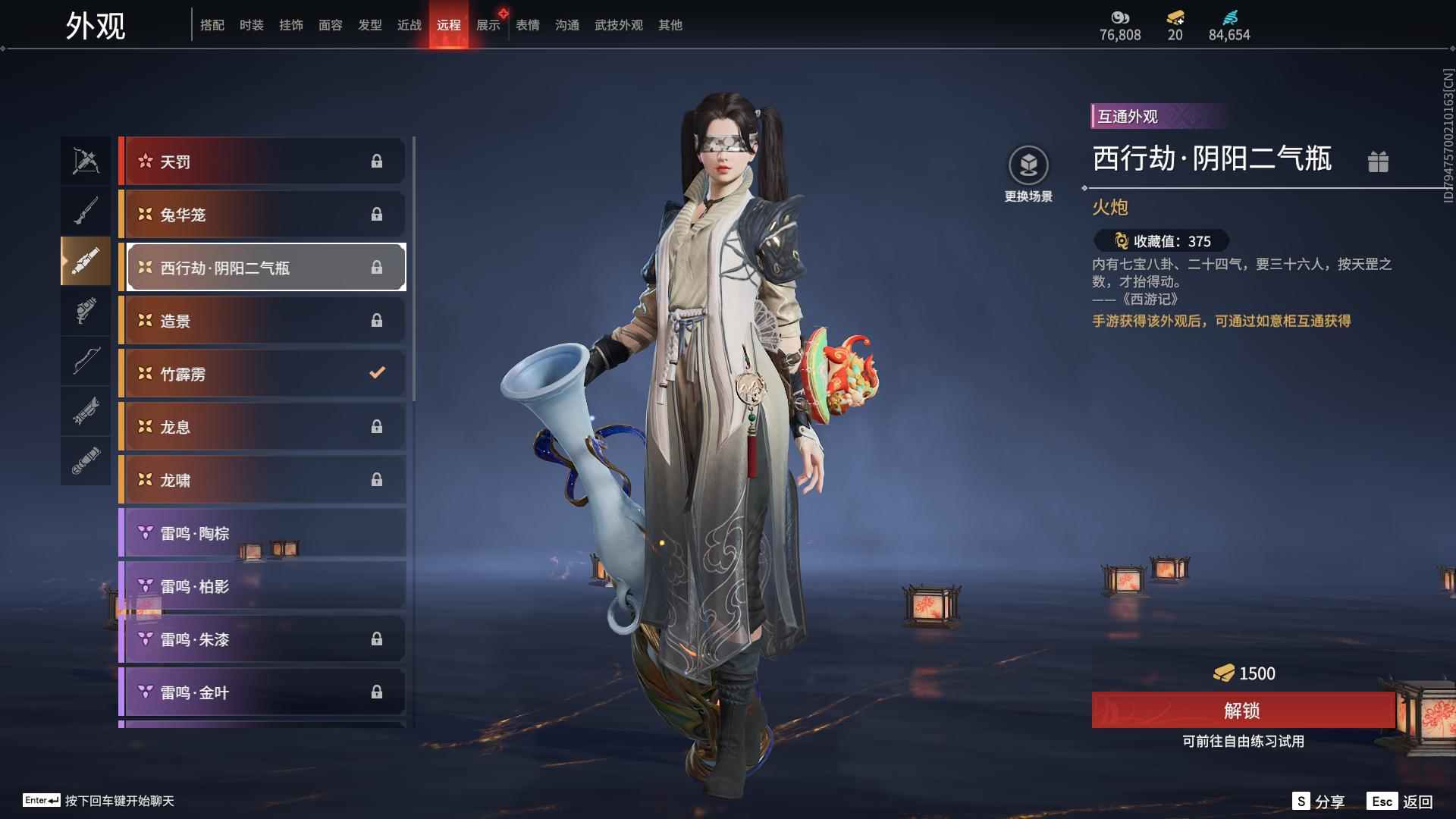Viewport: 1456px width, 819px height.
Task: Click the checkmark on 竹霹雳 to unequip
Action: (376, 372)
